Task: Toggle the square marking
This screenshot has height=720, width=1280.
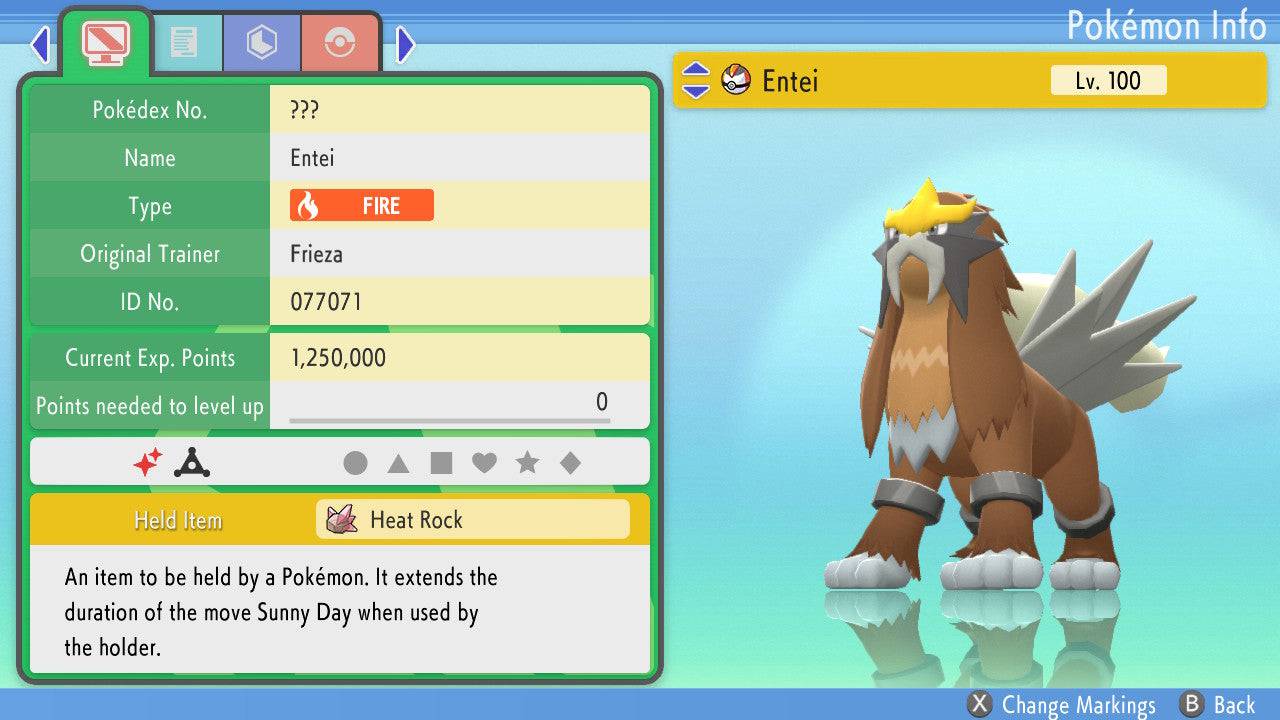Action: pyautogui.click(x=441, y=463)
